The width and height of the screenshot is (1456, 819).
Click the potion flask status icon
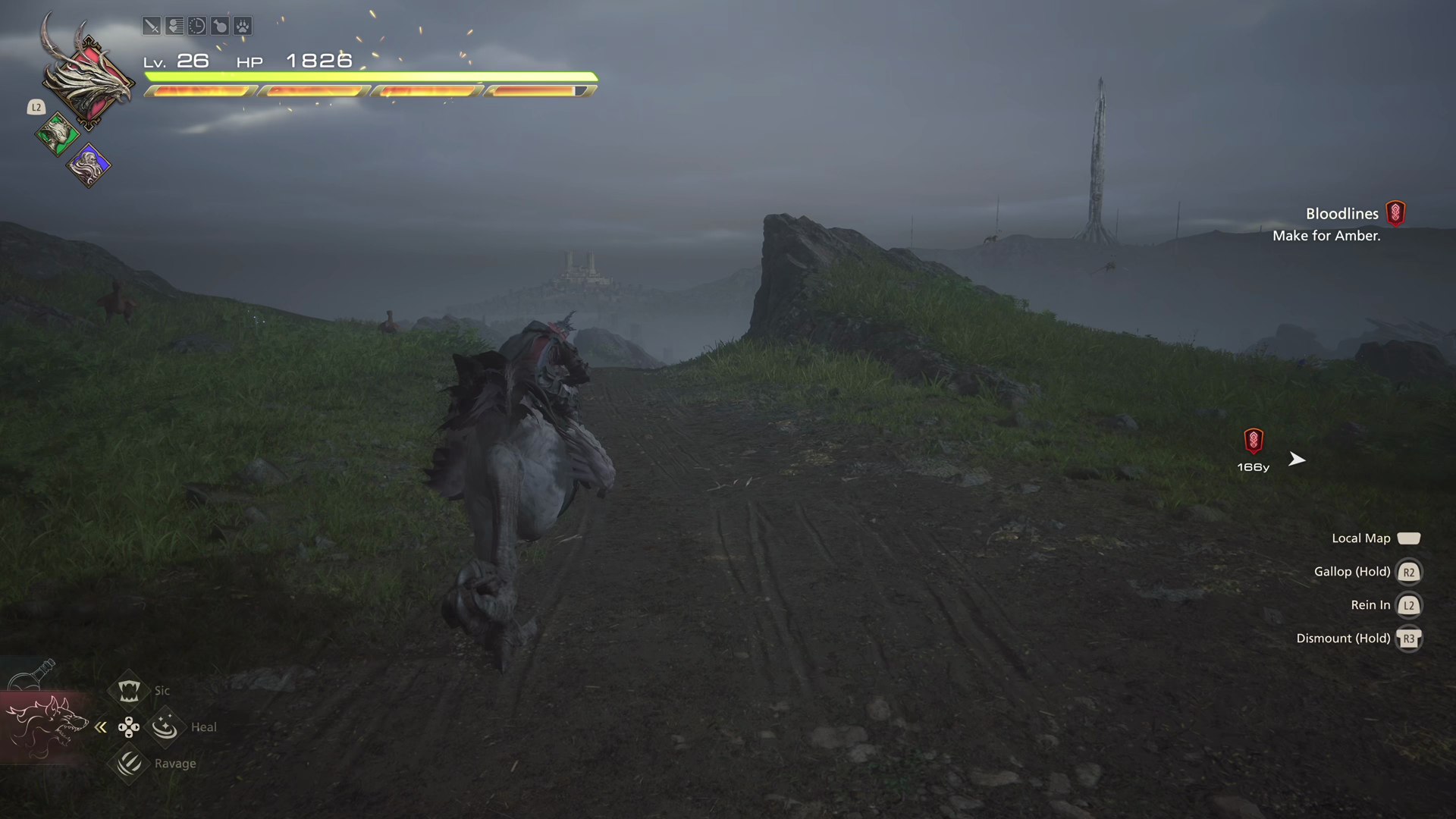click(x=220, y=27)
